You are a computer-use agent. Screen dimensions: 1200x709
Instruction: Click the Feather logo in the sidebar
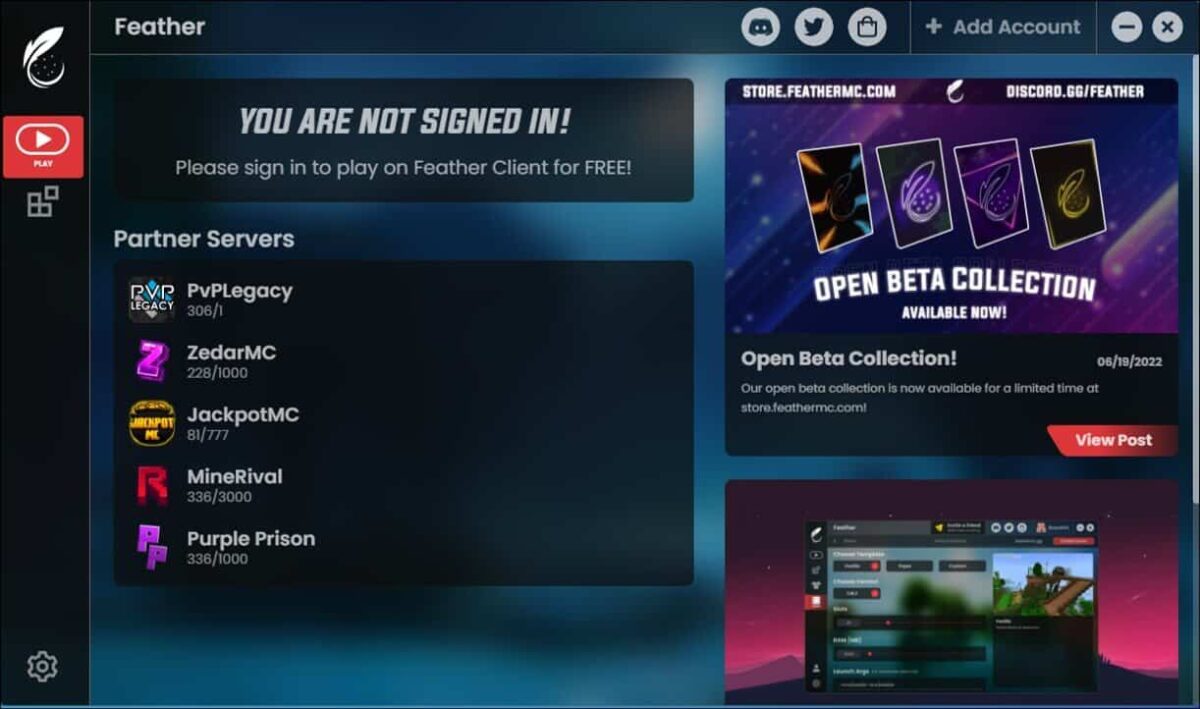(x=44, y=58)
